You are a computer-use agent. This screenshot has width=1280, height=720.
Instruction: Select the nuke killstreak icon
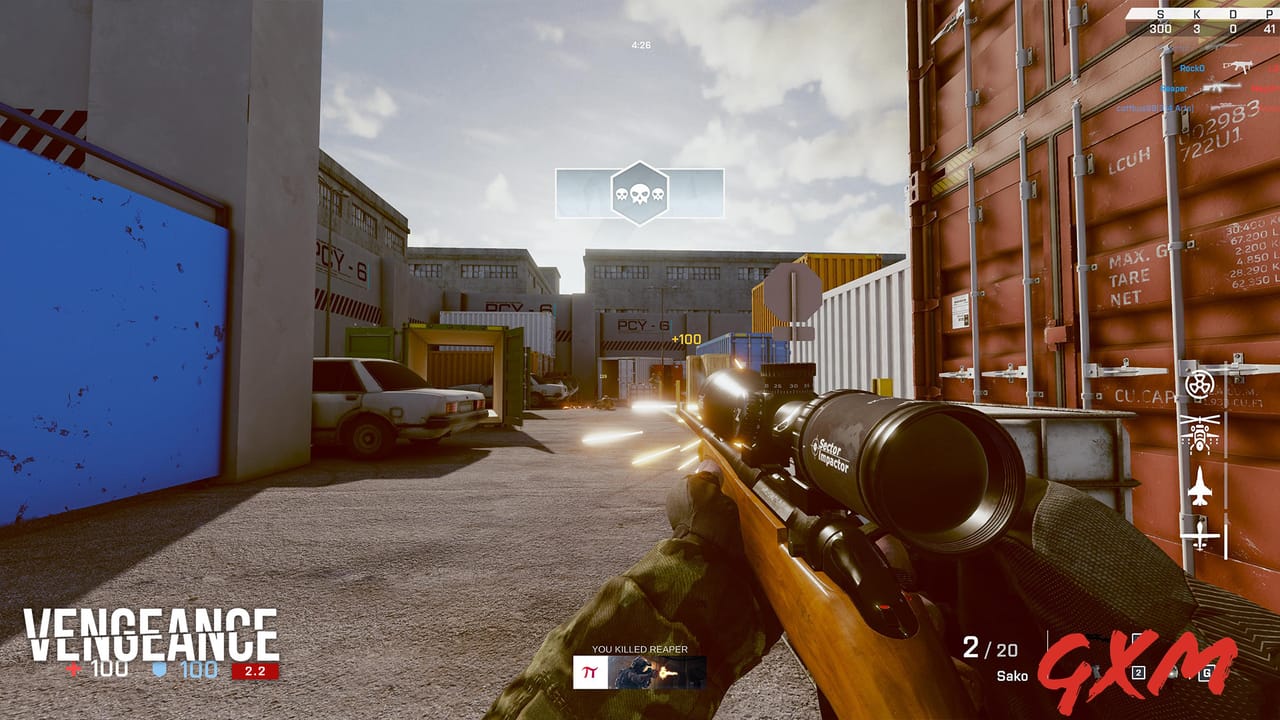1199,383
